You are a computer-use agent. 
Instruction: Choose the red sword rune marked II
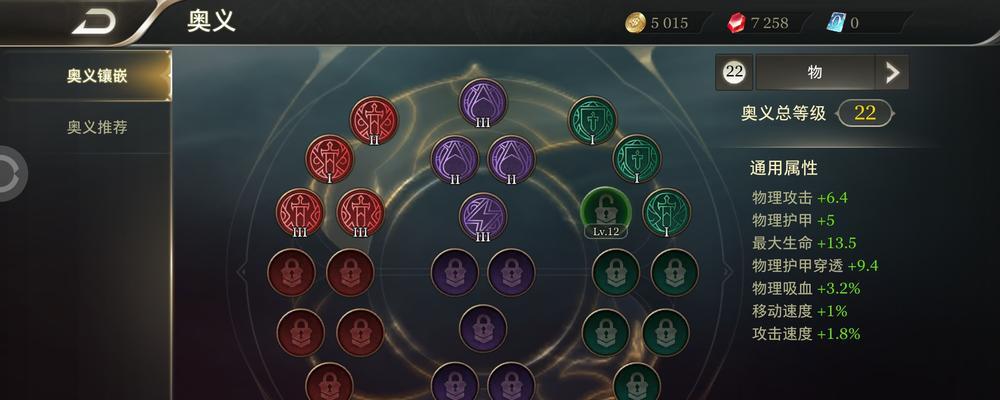pos(373,120)
